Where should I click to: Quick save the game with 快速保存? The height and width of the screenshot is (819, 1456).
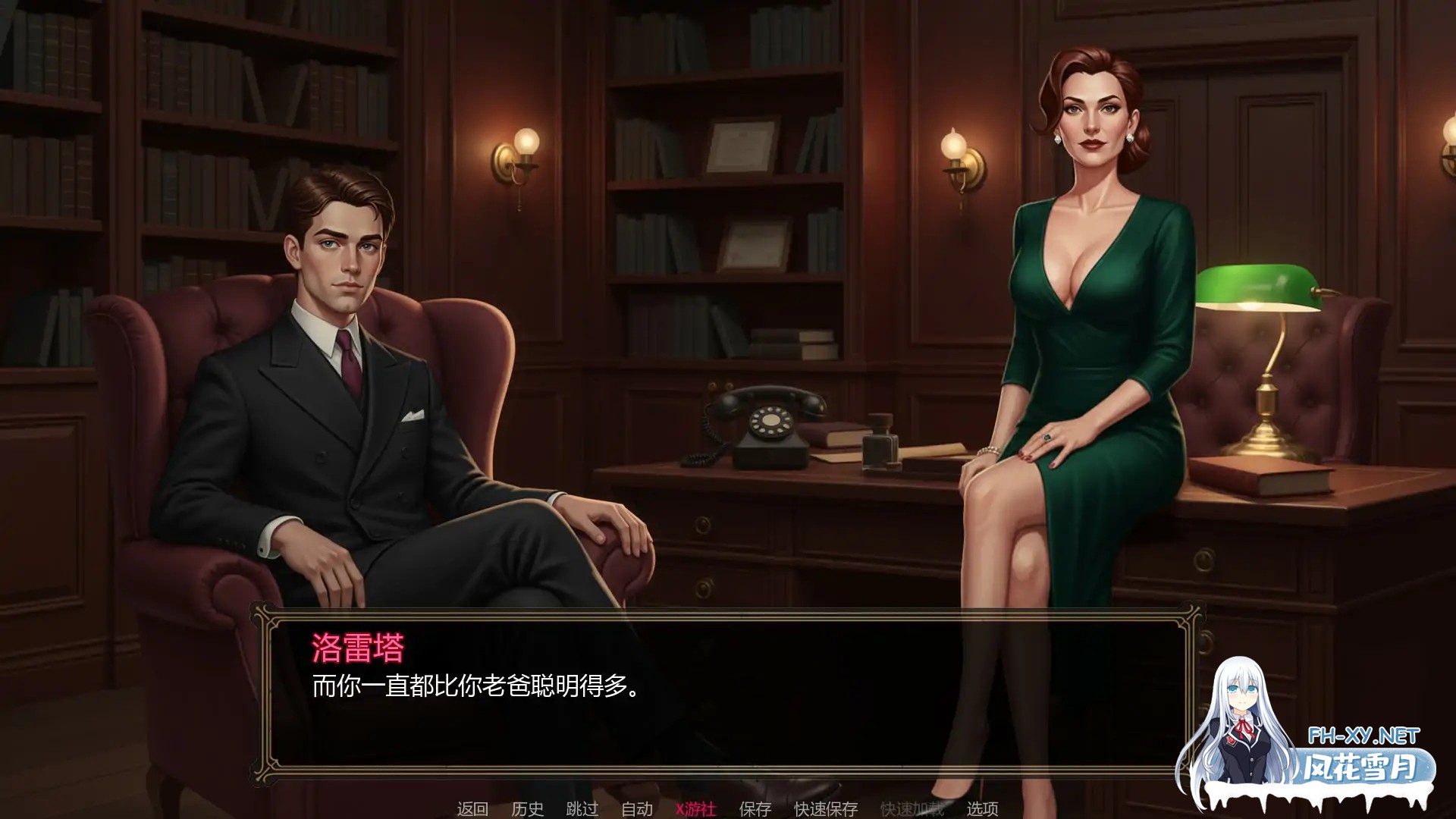pos(824,809)
